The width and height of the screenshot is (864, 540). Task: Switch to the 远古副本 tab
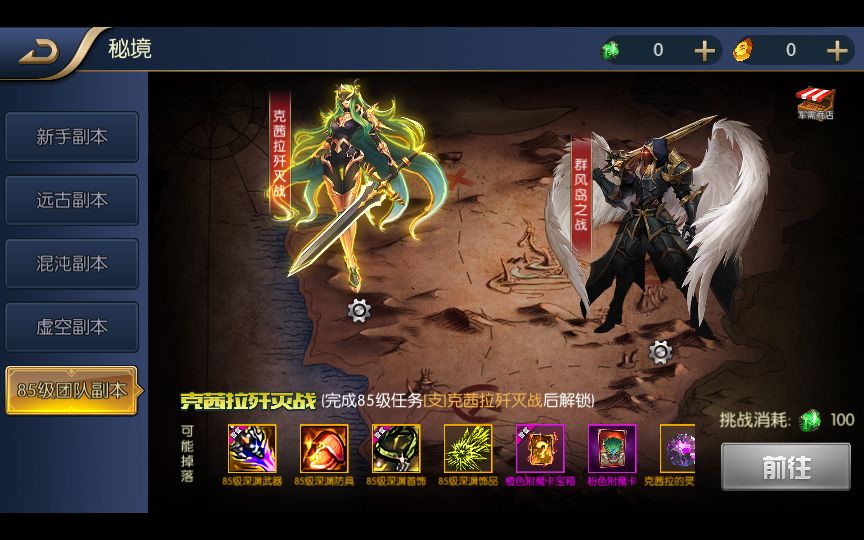(x=72, y=200)
